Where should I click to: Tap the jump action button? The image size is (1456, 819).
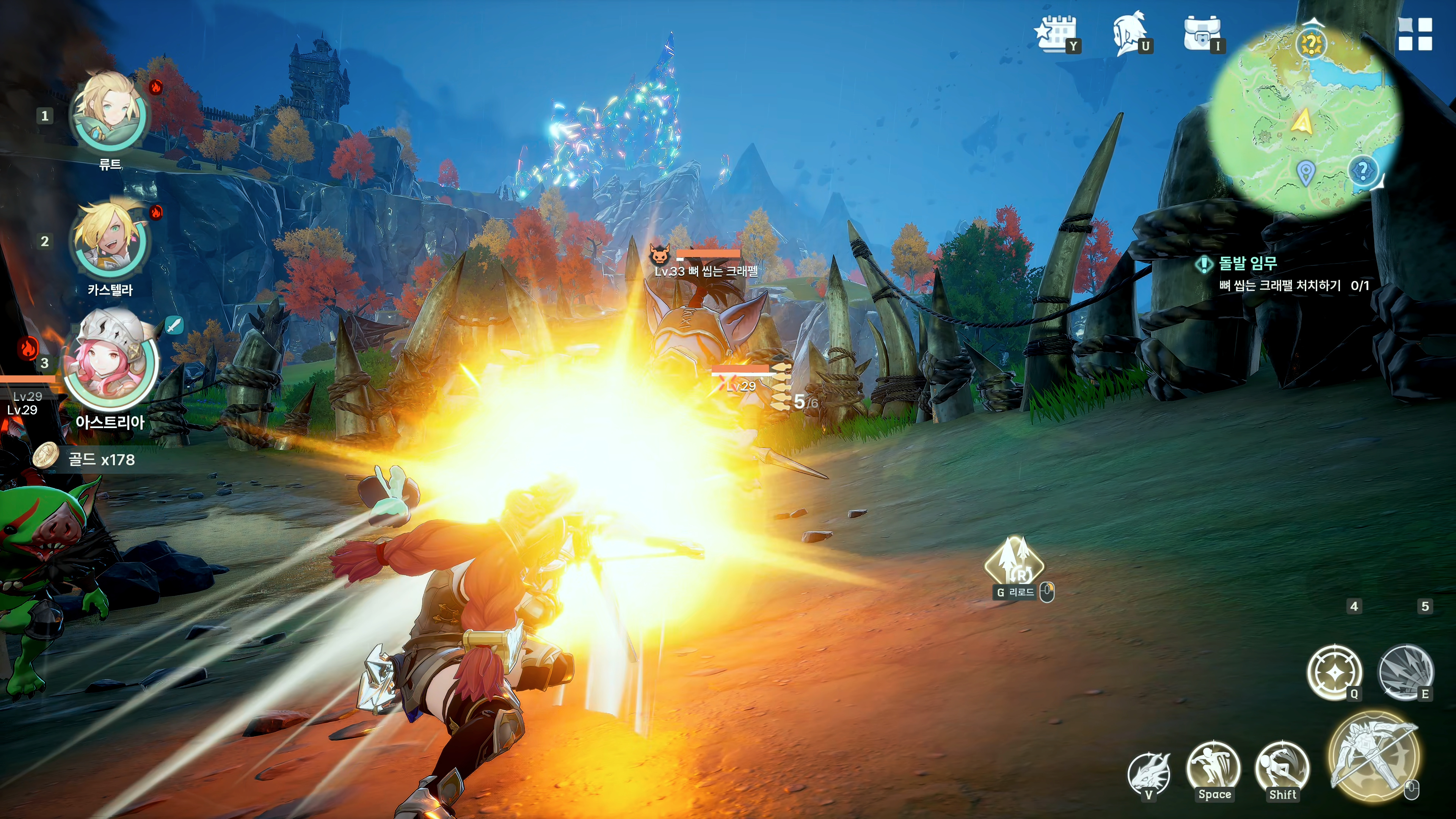1213,767
